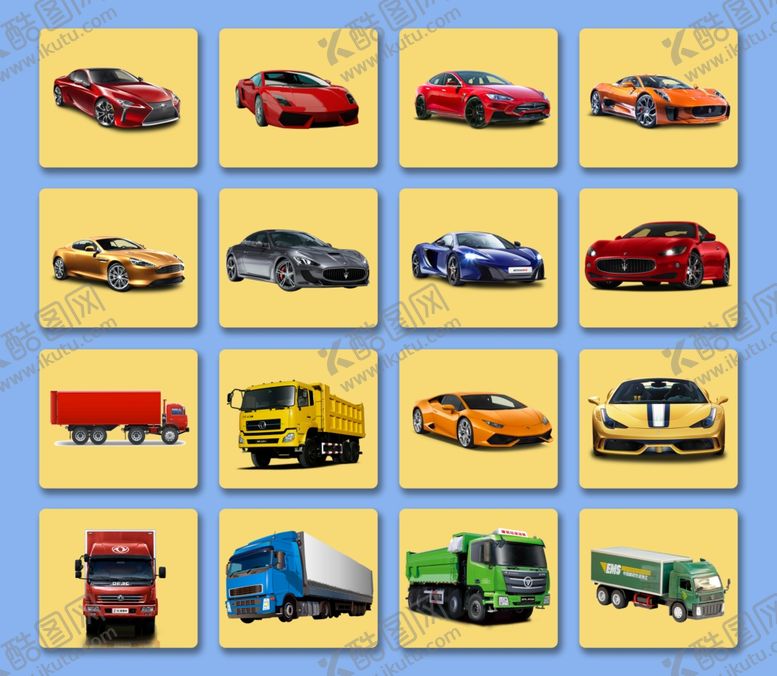Choose the blue semi truck with white trailer
777x676 pixels.
point(298,578)
